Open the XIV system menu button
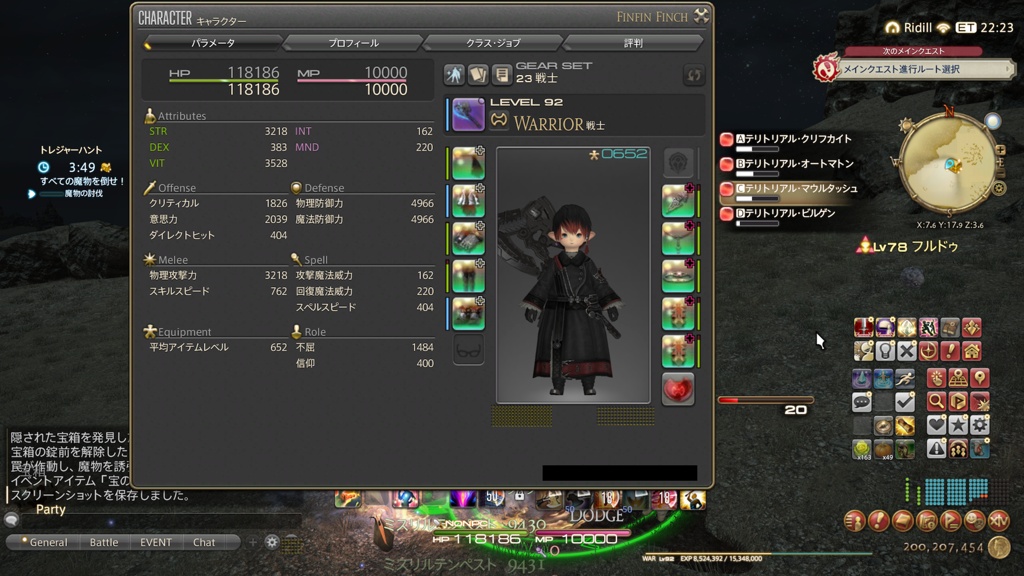Screen dimensions: 1024x576 click(998, 520)
